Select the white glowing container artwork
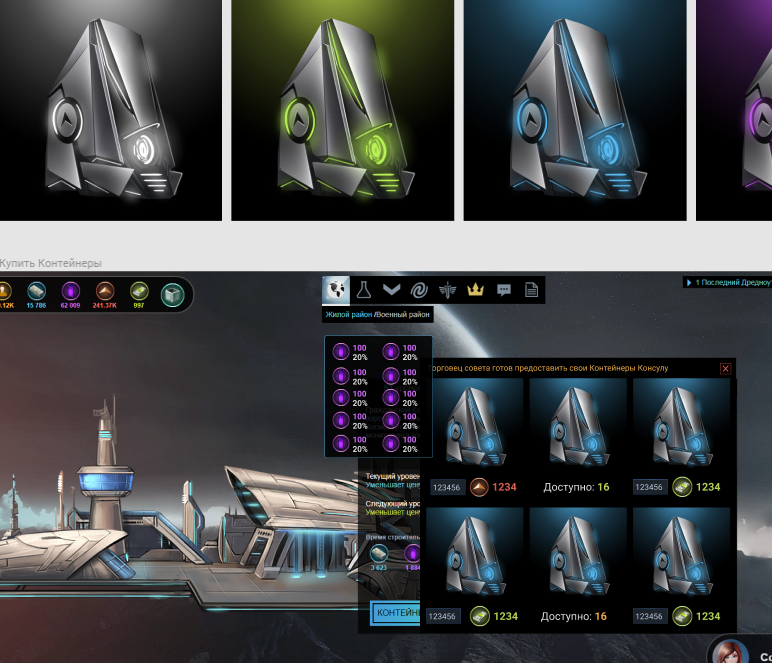The height and width of the screenshot is (663, 772). point(111,110)
